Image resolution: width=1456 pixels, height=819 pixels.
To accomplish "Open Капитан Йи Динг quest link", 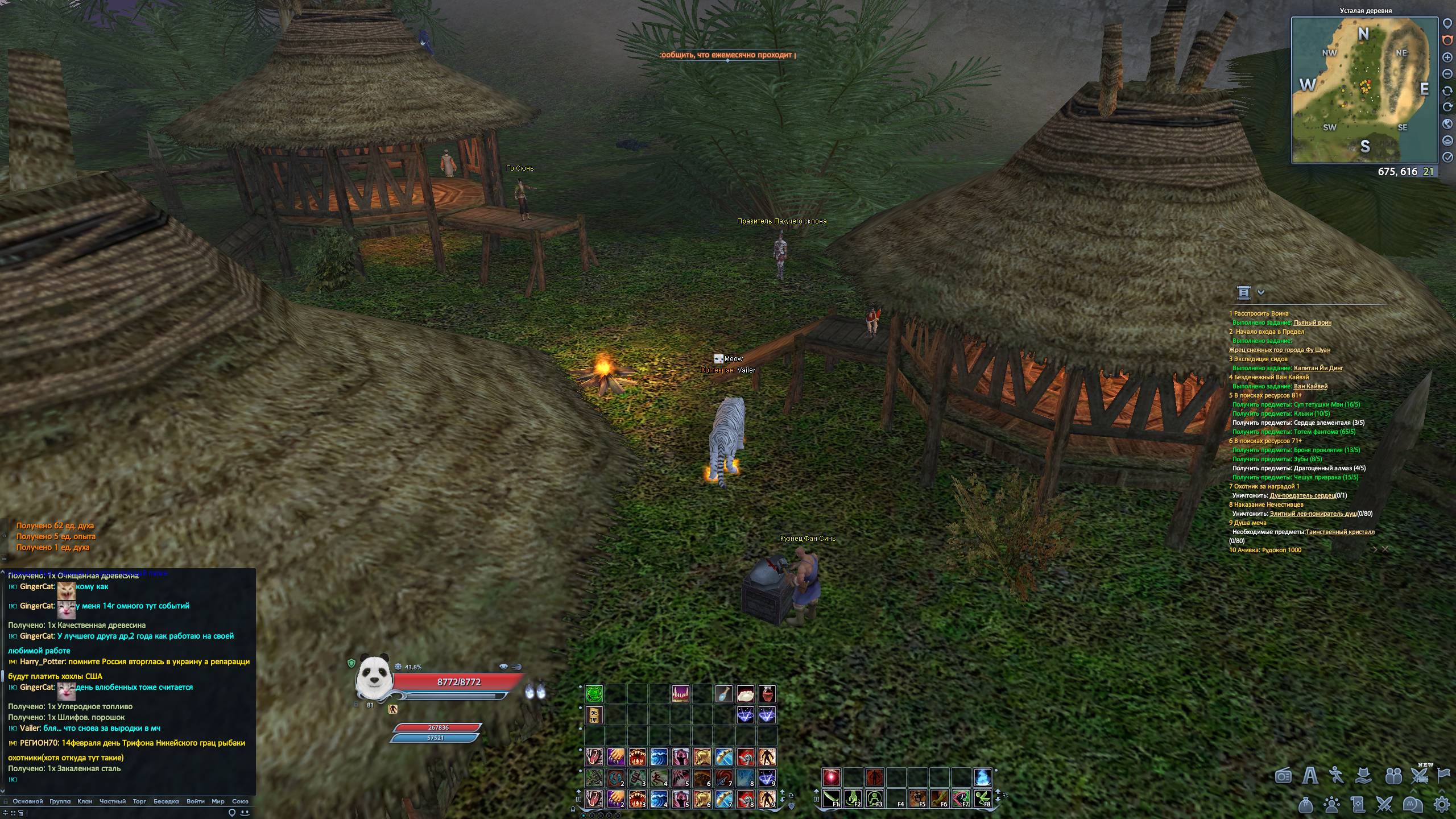I will point(1318,368).
